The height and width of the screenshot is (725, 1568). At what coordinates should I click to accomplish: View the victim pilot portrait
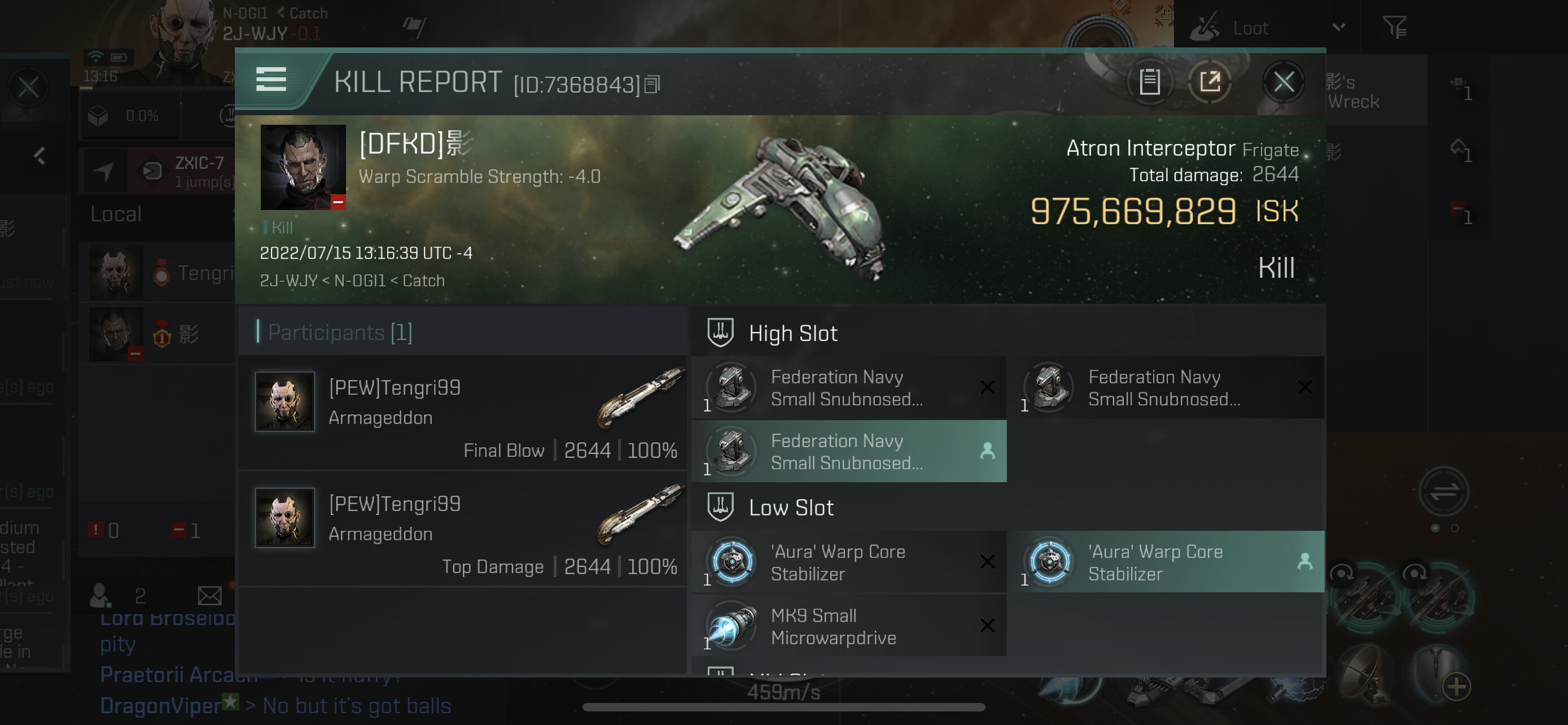coord(303,167)
